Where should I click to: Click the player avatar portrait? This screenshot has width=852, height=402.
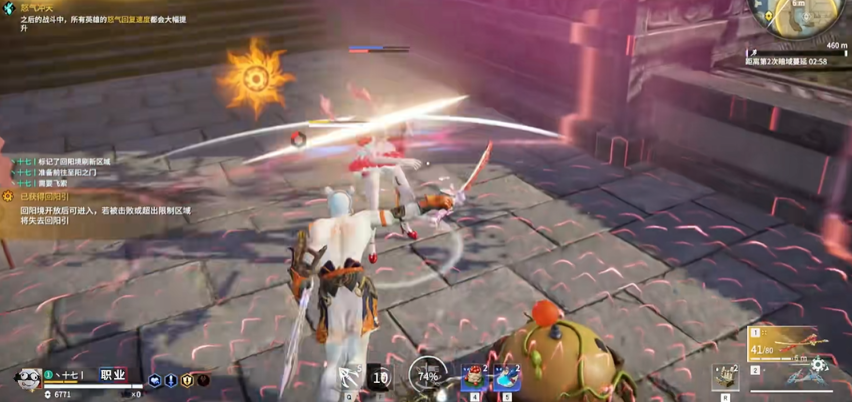(x=26, y=378)
